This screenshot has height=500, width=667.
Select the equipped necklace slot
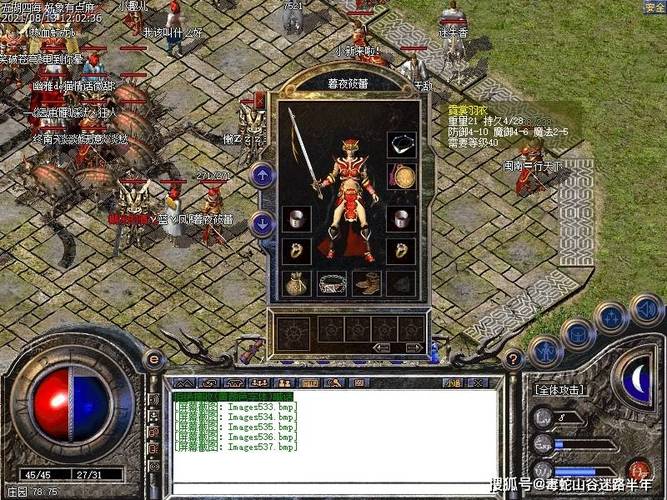click(x=401, y=144)
